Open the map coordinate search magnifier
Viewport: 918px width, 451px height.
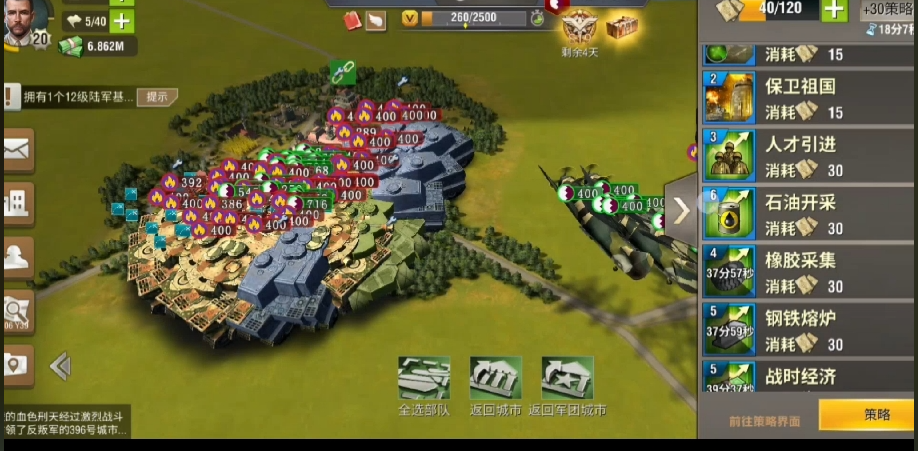pyautogui.click(x=18, y=311)
